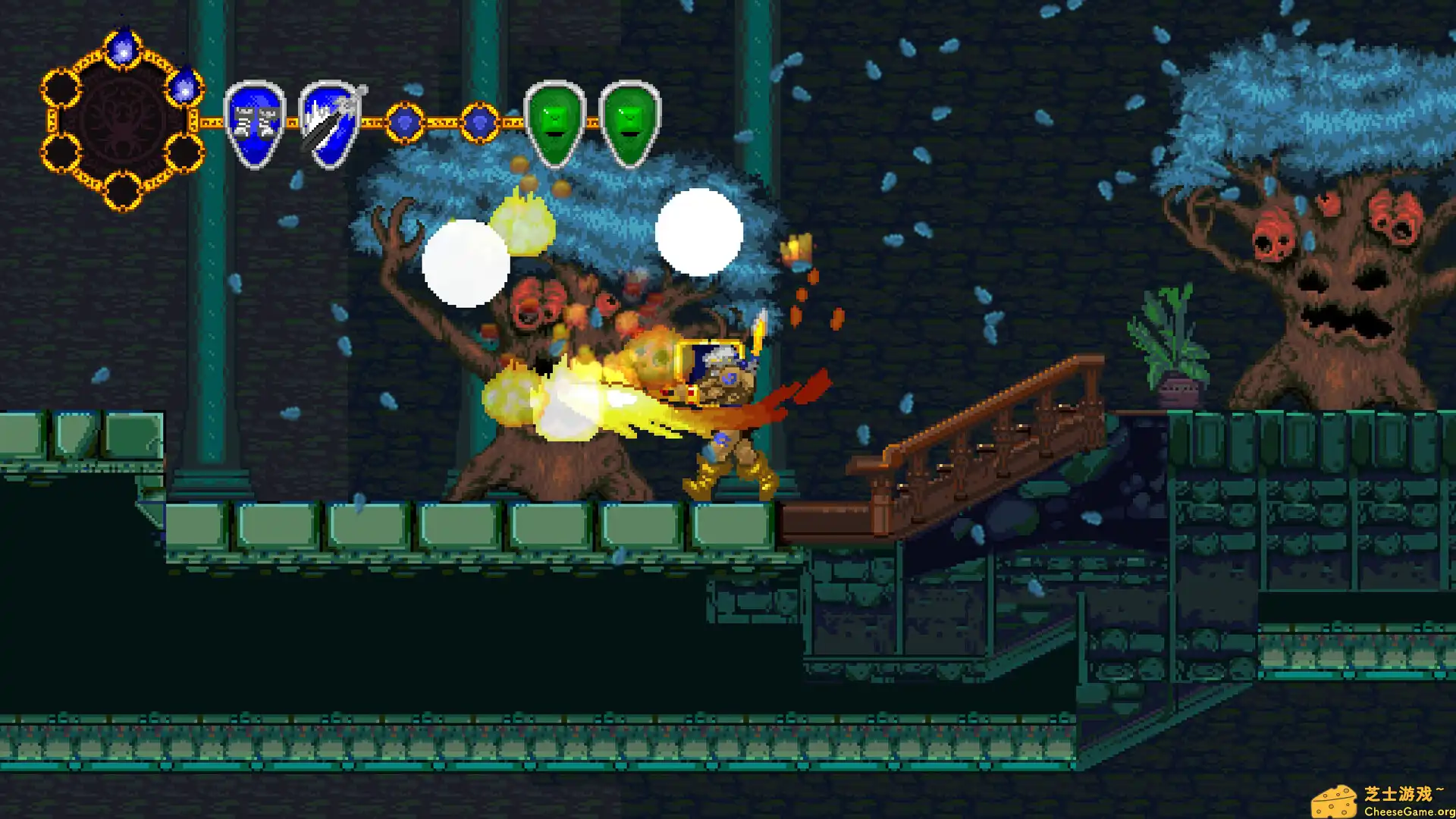Click the cheese logo in the watermark

coord(1335,800)
